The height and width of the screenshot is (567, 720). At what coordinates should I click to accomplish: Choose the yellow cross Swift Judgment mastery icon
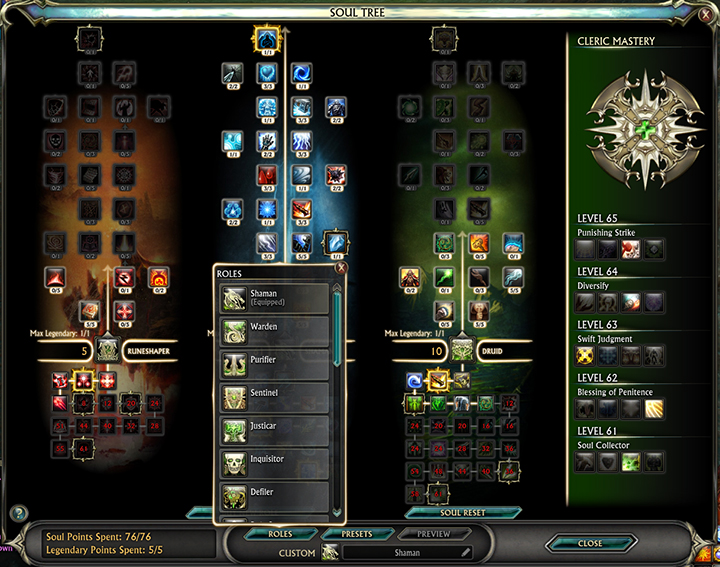coord(586,354)
